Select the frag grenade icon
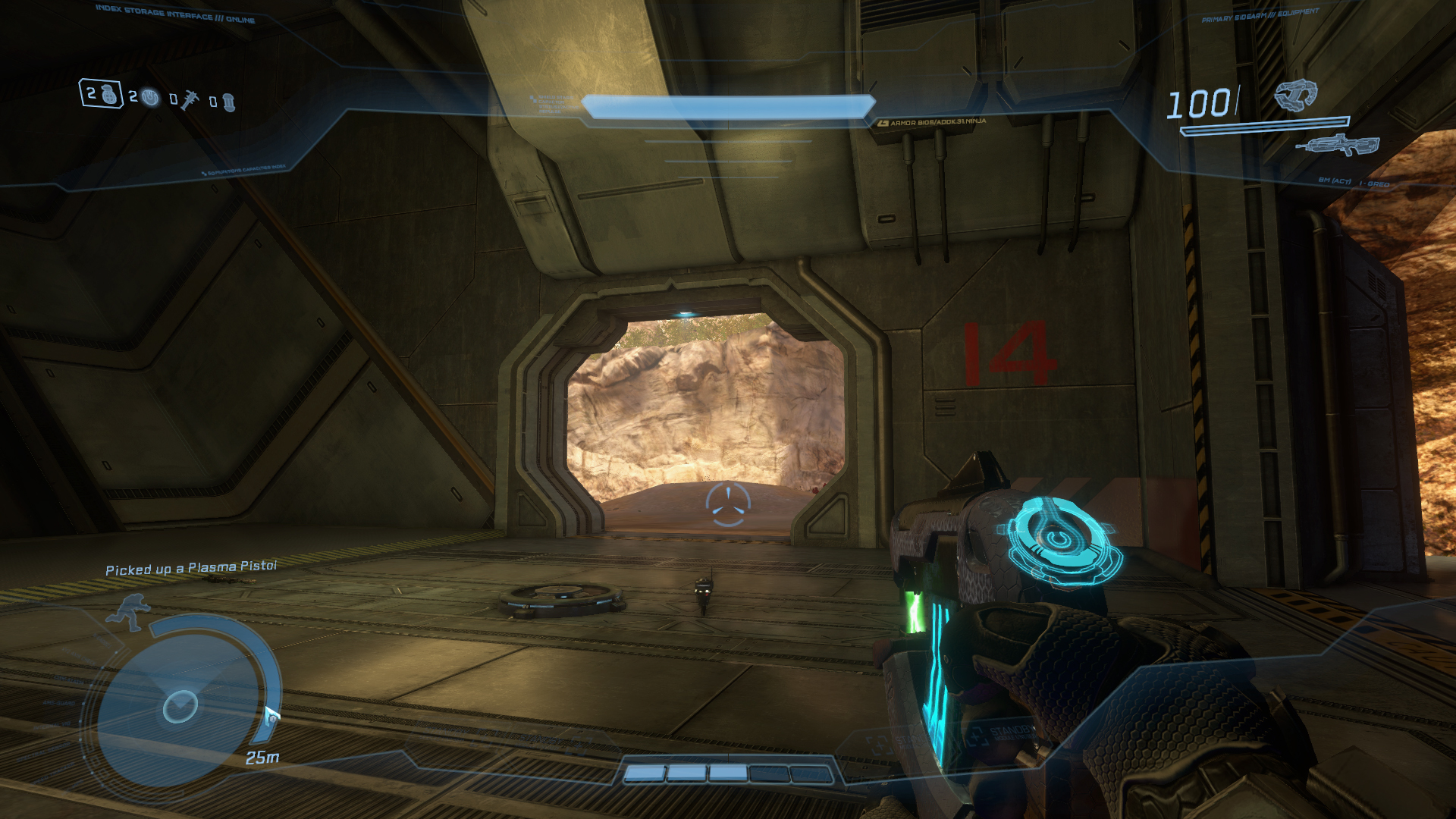 [110, 95]
